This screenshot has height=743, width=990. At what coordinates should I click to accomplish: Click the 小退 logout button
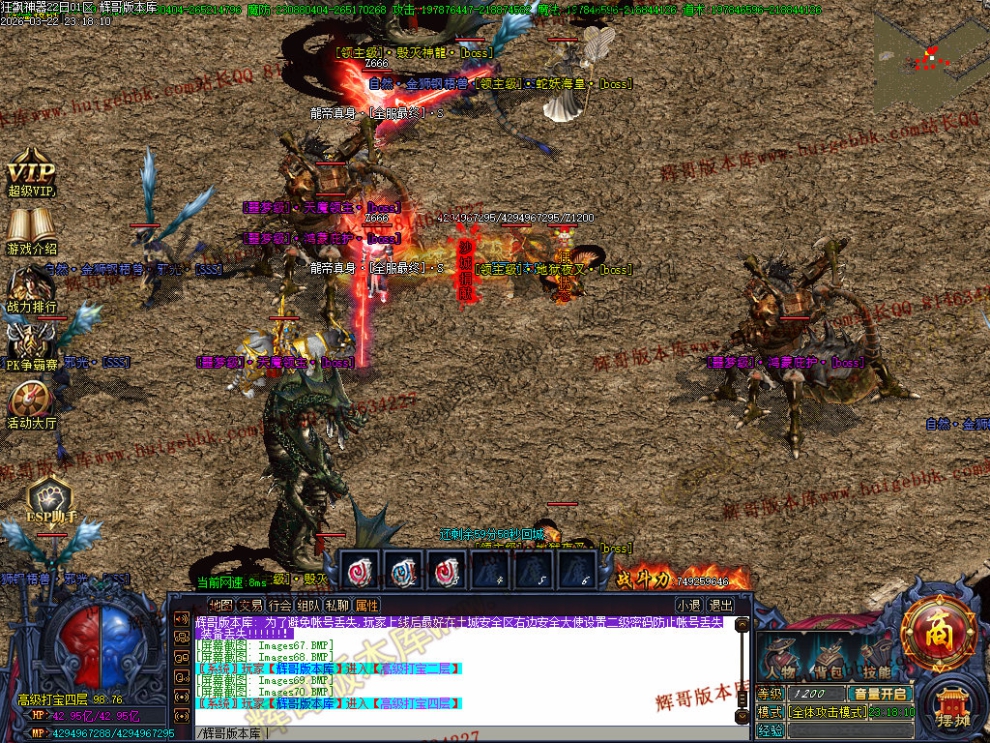[688, 605]
